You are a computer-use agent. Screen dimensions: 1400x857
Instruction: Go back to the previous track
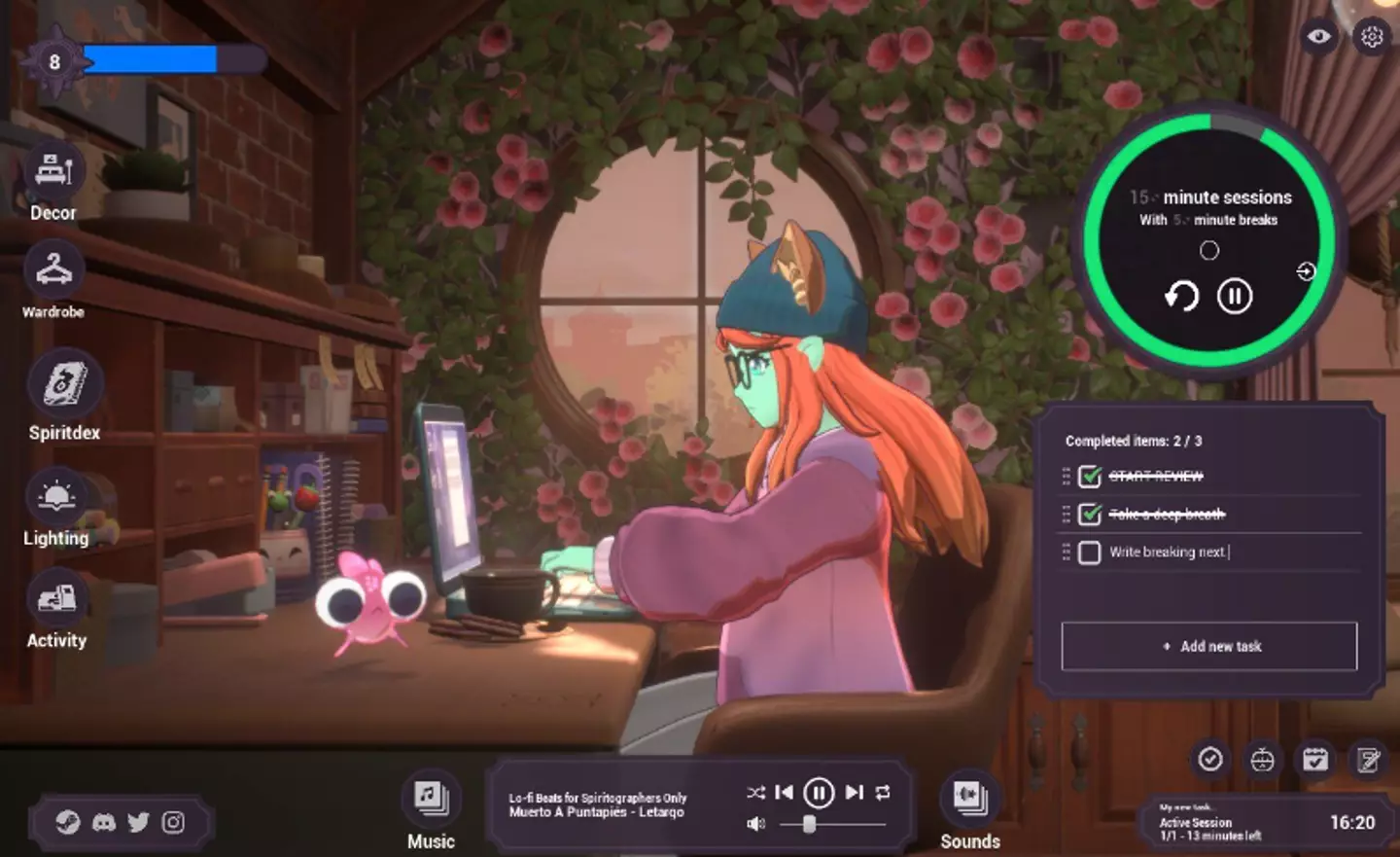(784, 793)
